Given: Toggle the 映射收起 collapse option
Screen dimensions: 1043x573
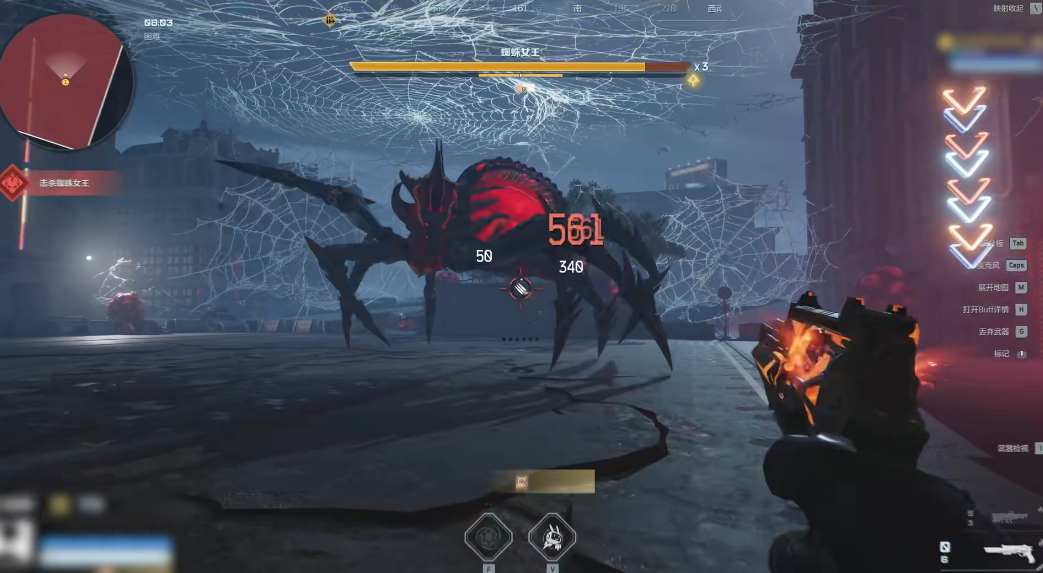Looking at the screenshot, I should [1008, 8].
